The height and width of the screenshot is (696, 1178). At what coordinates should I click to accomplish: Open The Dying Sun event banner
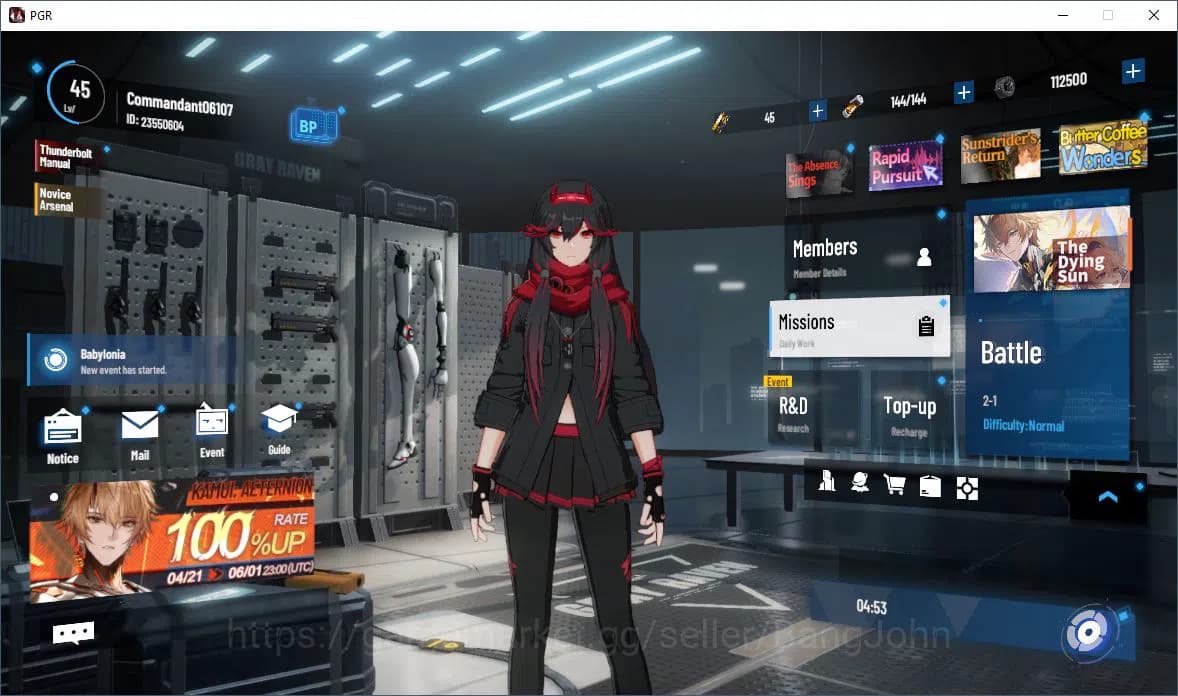1051,249
